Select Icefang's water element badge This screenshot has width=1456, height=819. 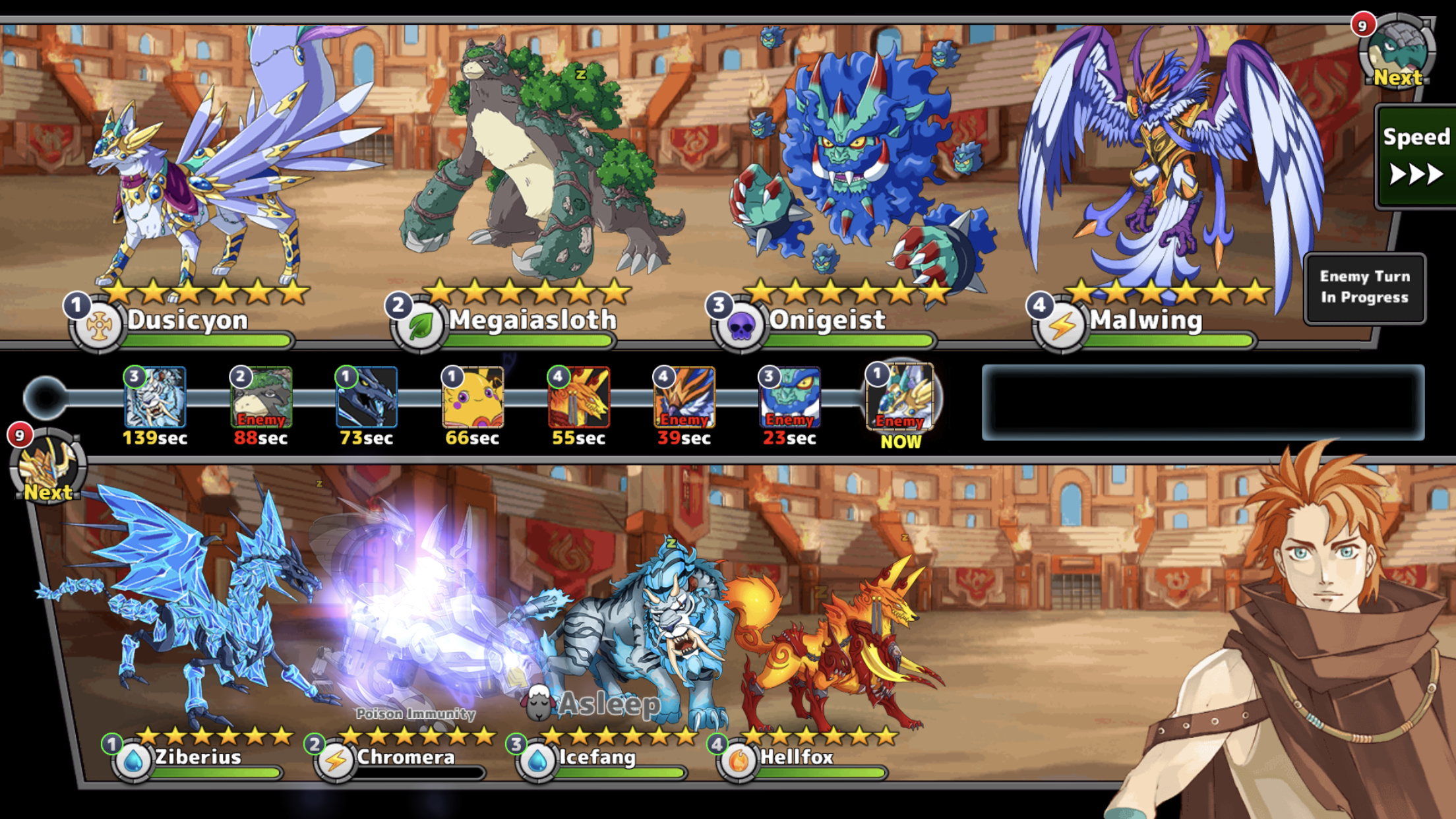coord(537,761)
